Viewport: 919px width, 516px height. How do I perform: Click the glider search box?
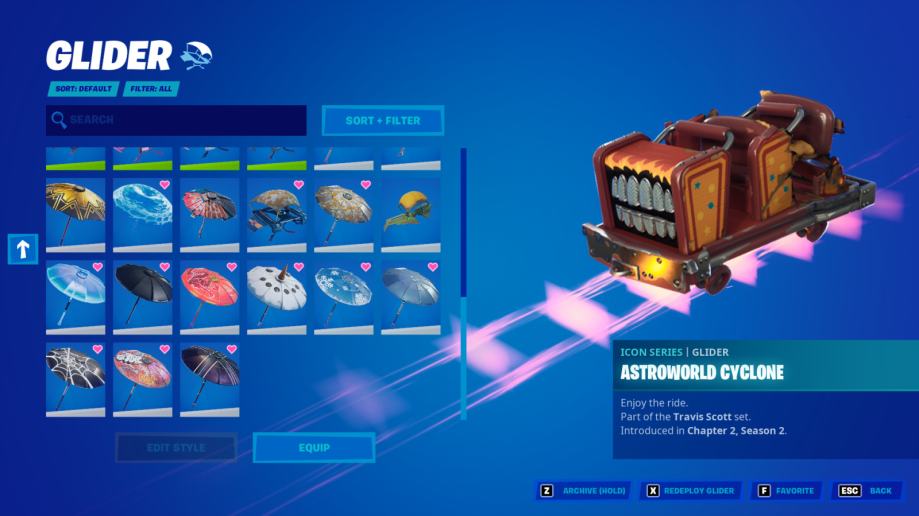click(176, 120)
